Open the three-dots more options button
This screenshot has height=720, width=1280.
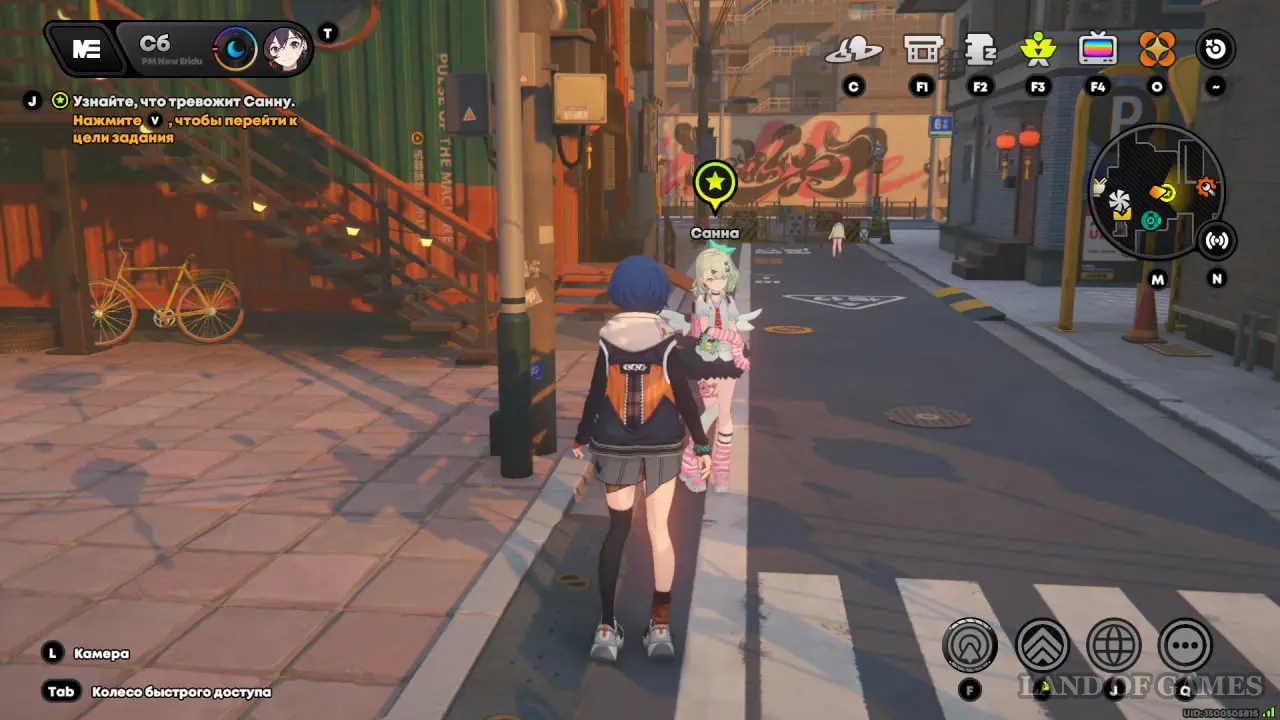[1186, 645]
